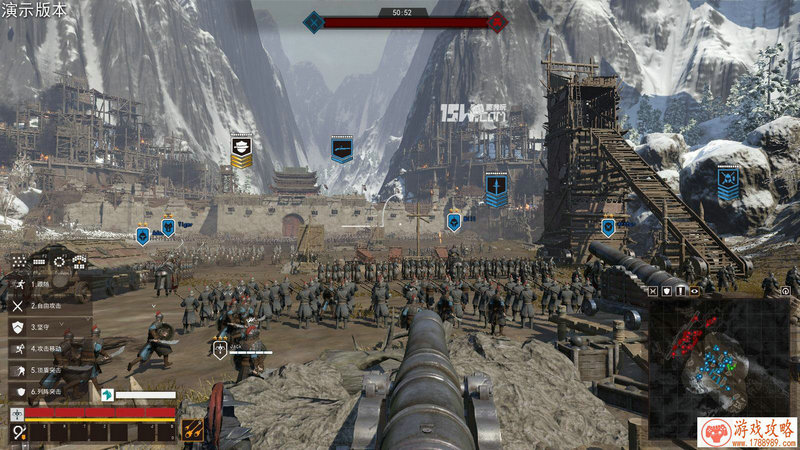Select the 坚守 hold position command
The height and width of the screenshot is (450, 800).
40,326
